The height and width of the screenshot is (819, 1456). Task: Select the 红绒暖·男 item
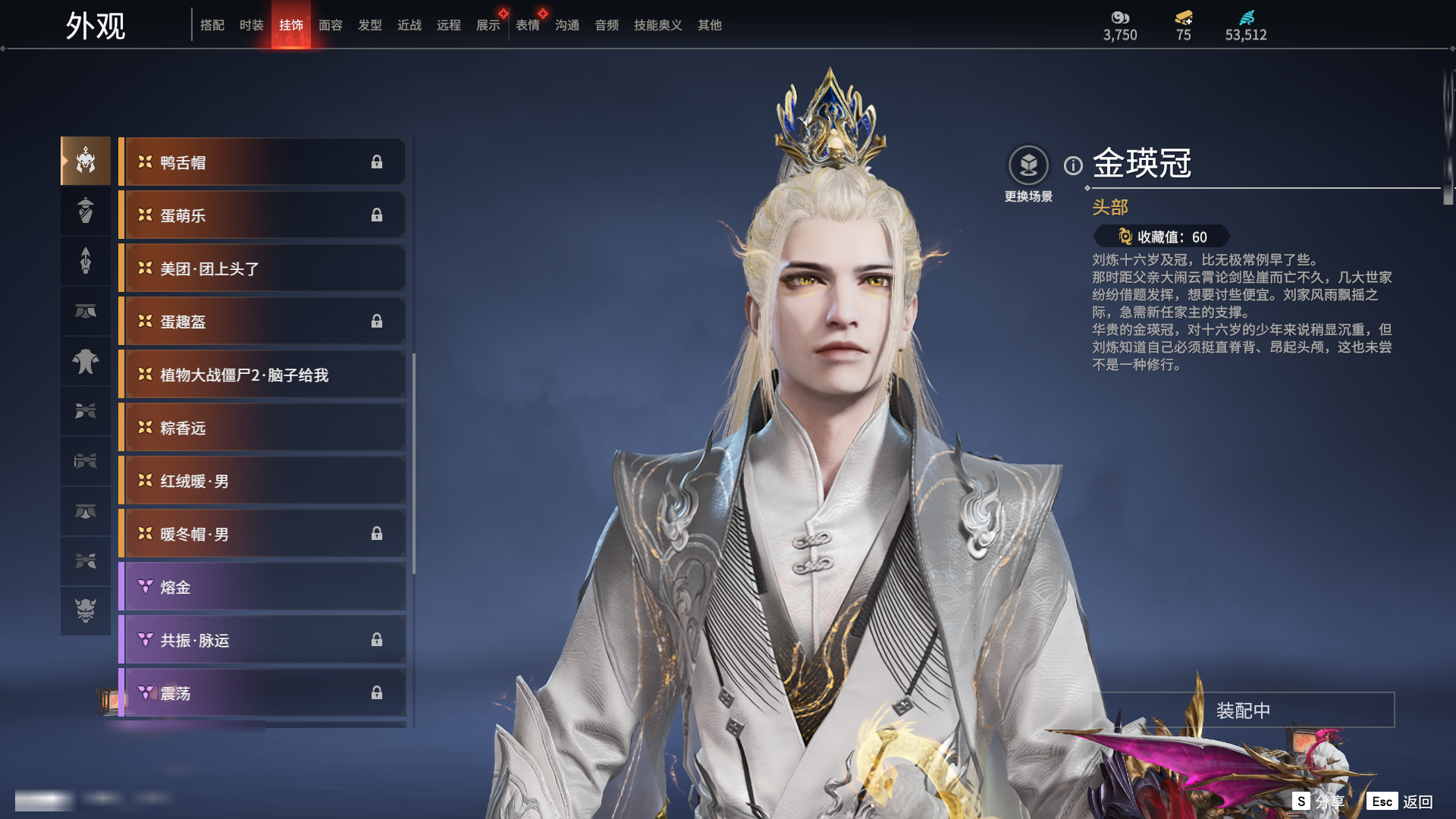click(262, 481)
